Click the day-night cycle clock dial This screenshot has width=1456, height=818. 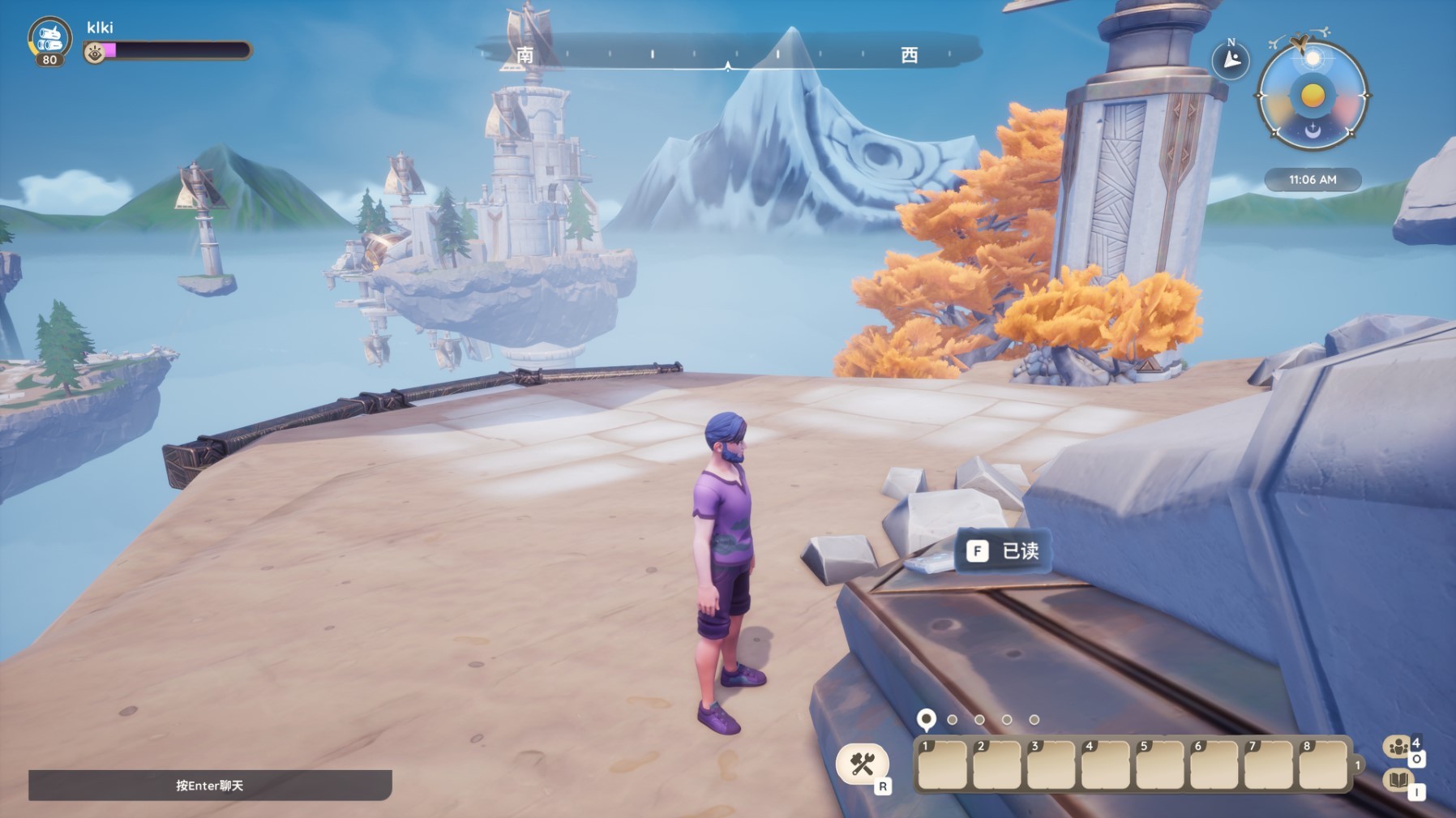pyautogui.click(x=1313, y=96)
